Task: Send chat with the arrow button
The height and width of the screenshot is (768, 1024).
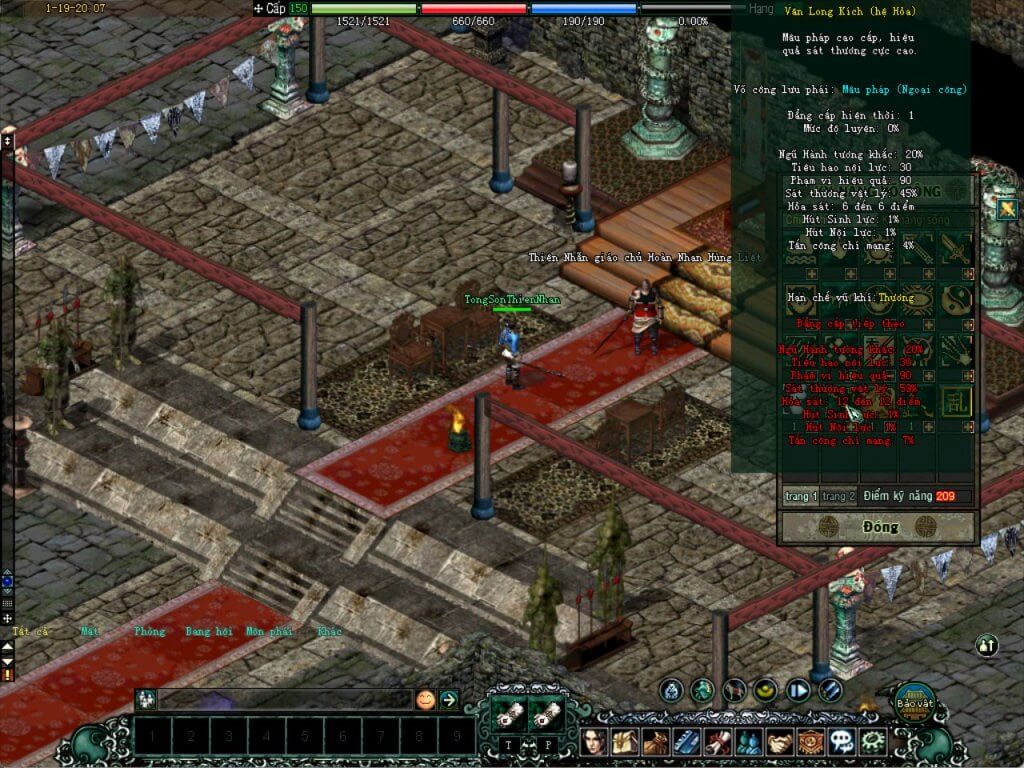Action: [x=449, y=700]
